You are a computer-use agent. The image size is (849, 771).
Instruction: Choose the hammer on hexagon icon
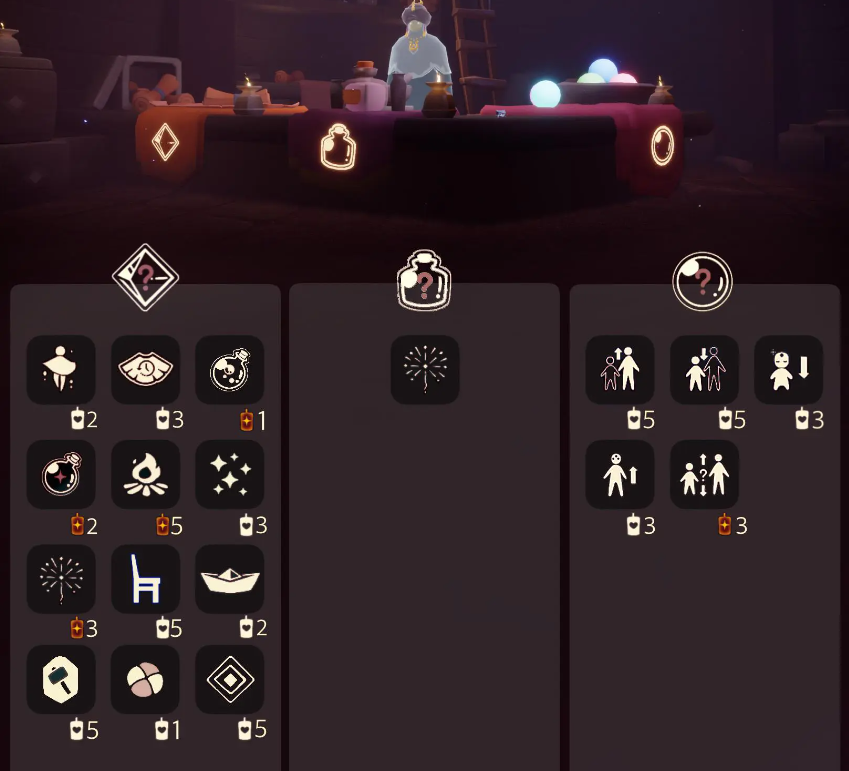pyautogui.click(x=61, y=680)
